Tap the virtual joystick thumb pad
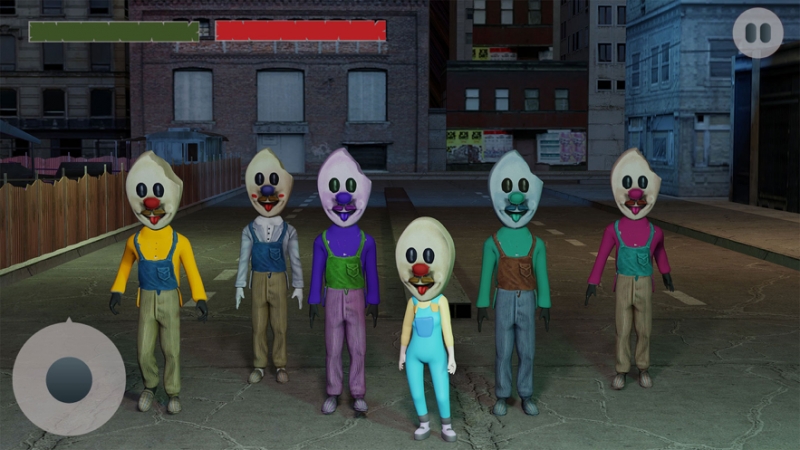 tap(69, 380)
